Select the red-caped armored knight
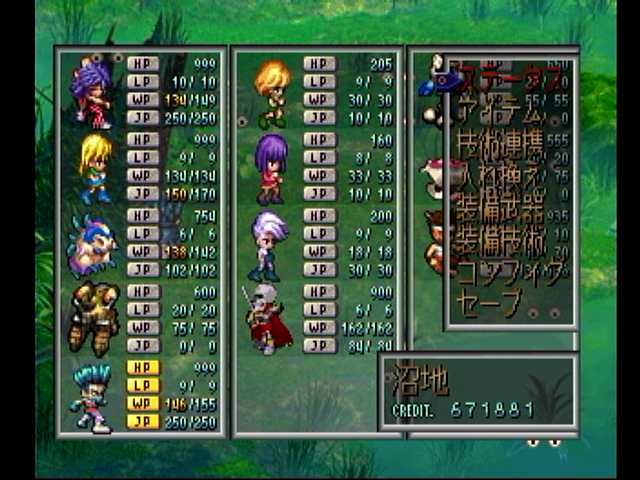This screenshot has height=480, width=640. click(266, 318)
